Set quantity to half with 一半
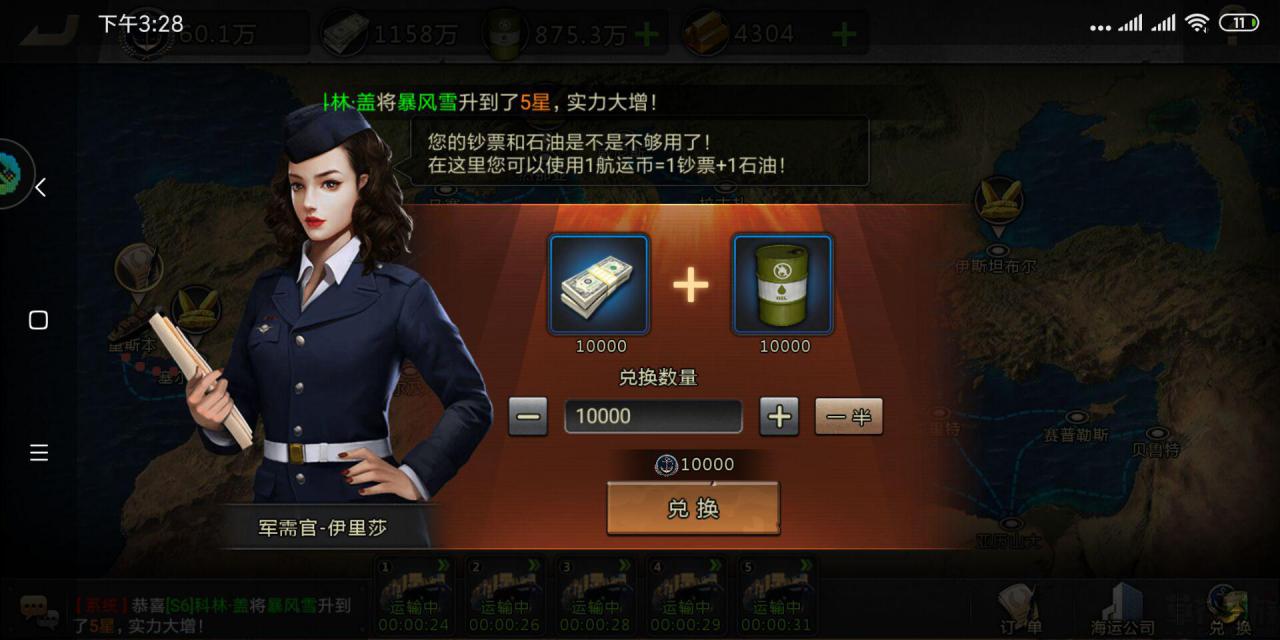Viewport: 1280px width, 640px height. click(849, 416)
